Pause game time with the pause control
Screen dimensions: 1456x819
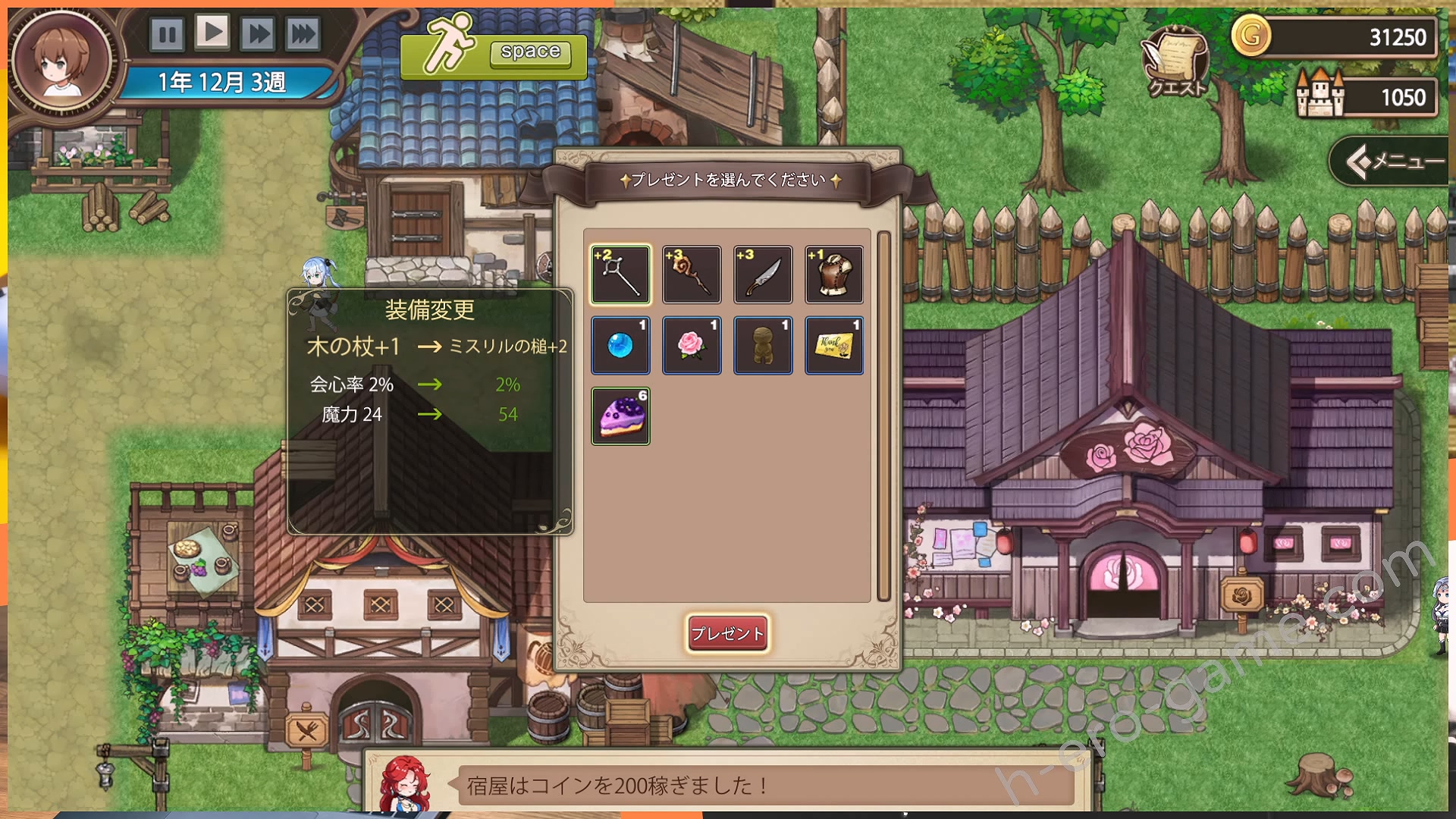168,33
